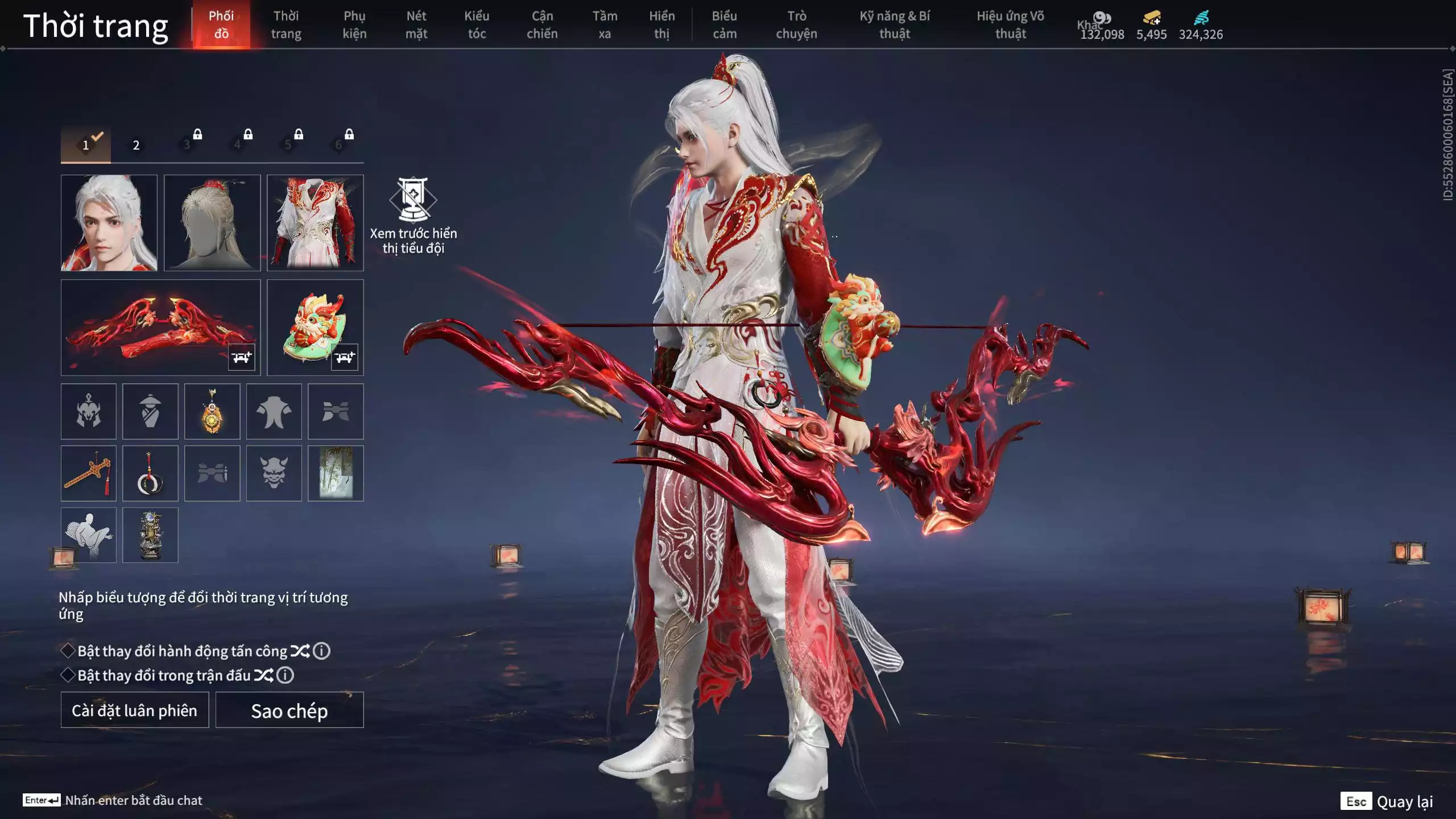Select the red and white robe slot
The width and height of the screenshot is (1456, 819).
315,223
